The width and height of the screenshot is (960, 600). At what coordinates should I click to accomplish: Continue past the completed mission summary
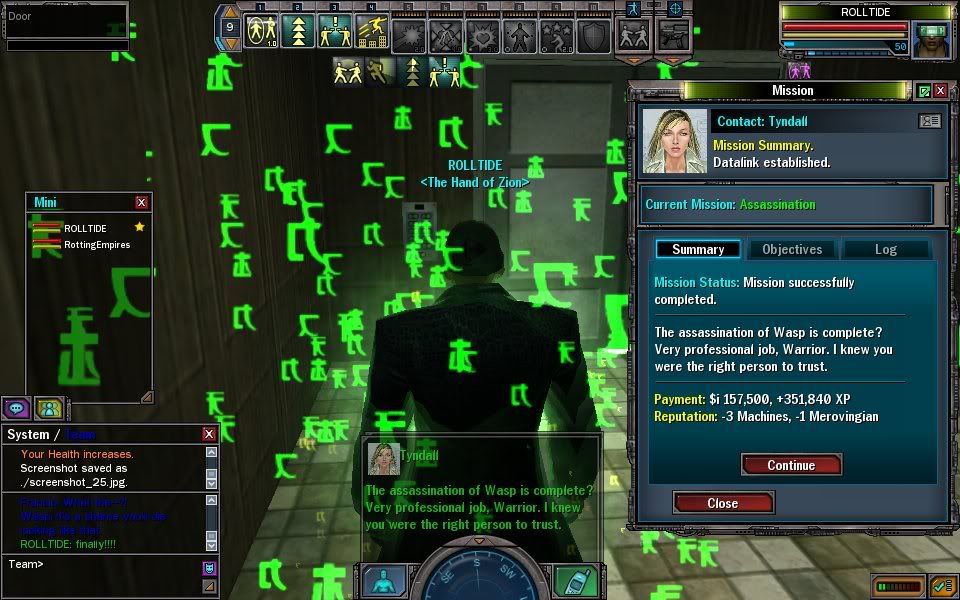pos(791,465)
